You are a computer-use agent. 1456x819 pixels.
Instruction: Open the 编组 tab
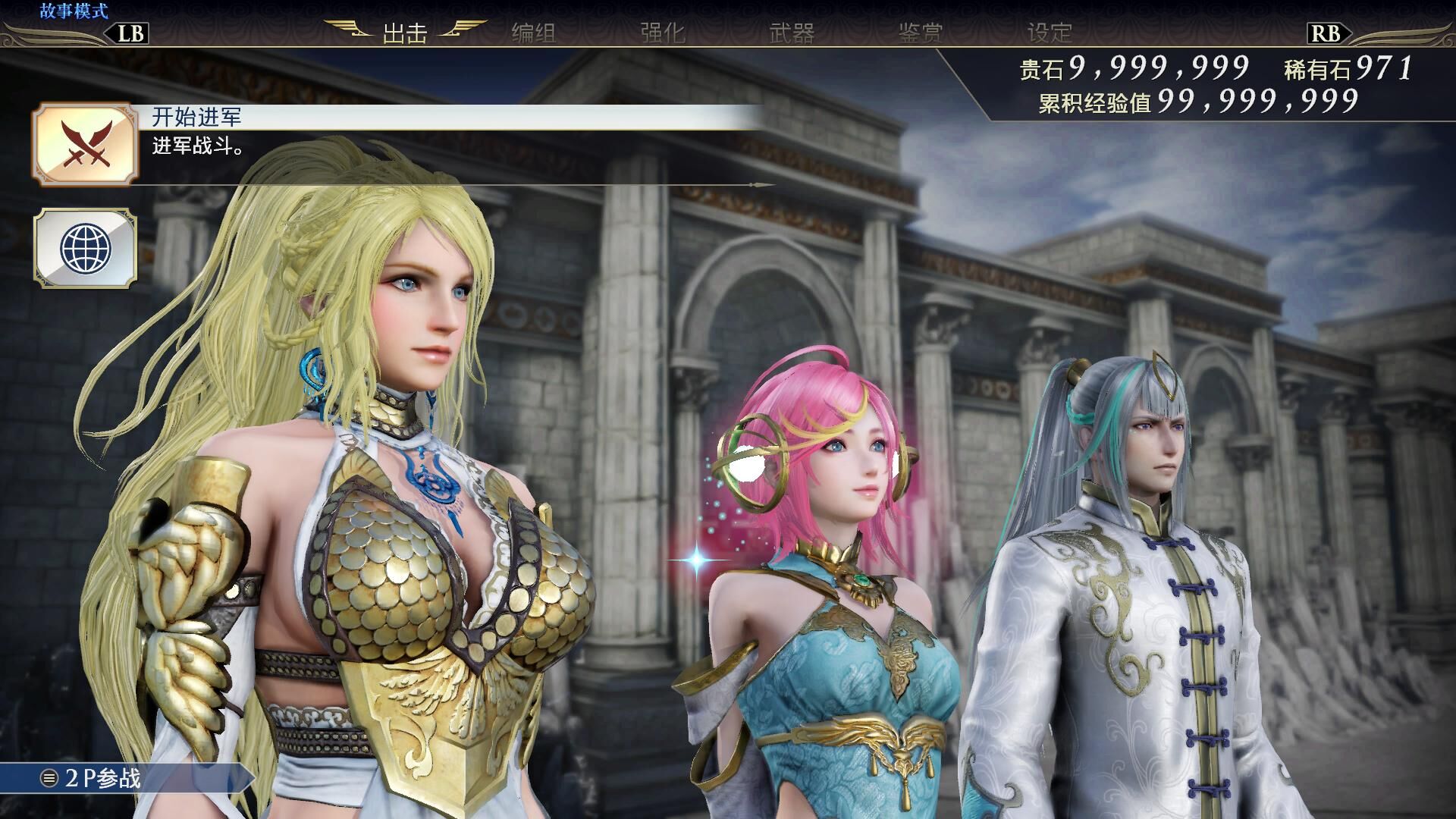[x=534, y=33]
